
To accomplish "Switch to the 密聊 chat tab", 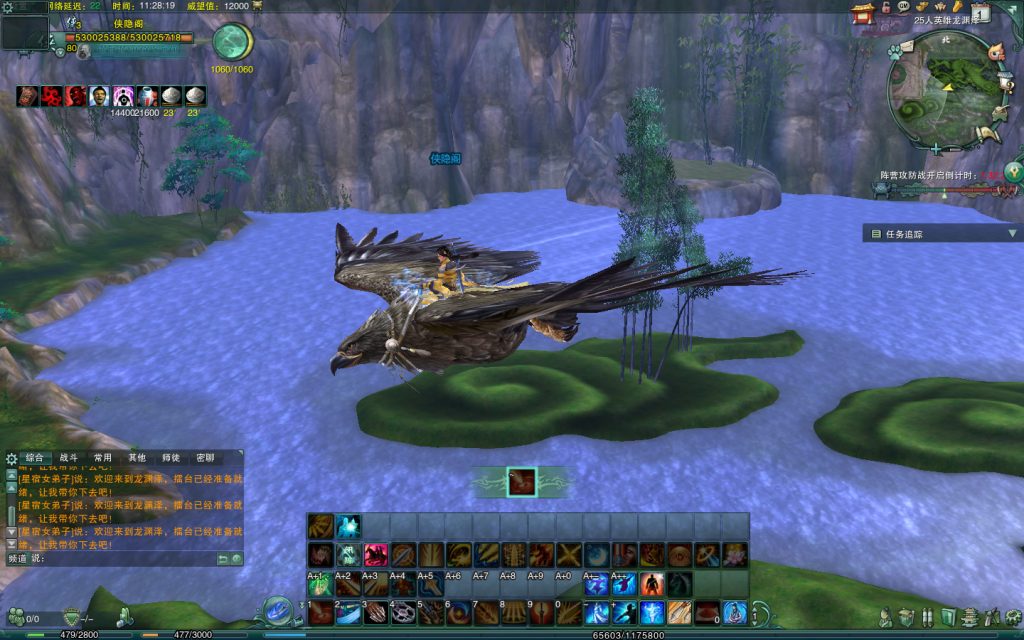I will pos(204,457).
